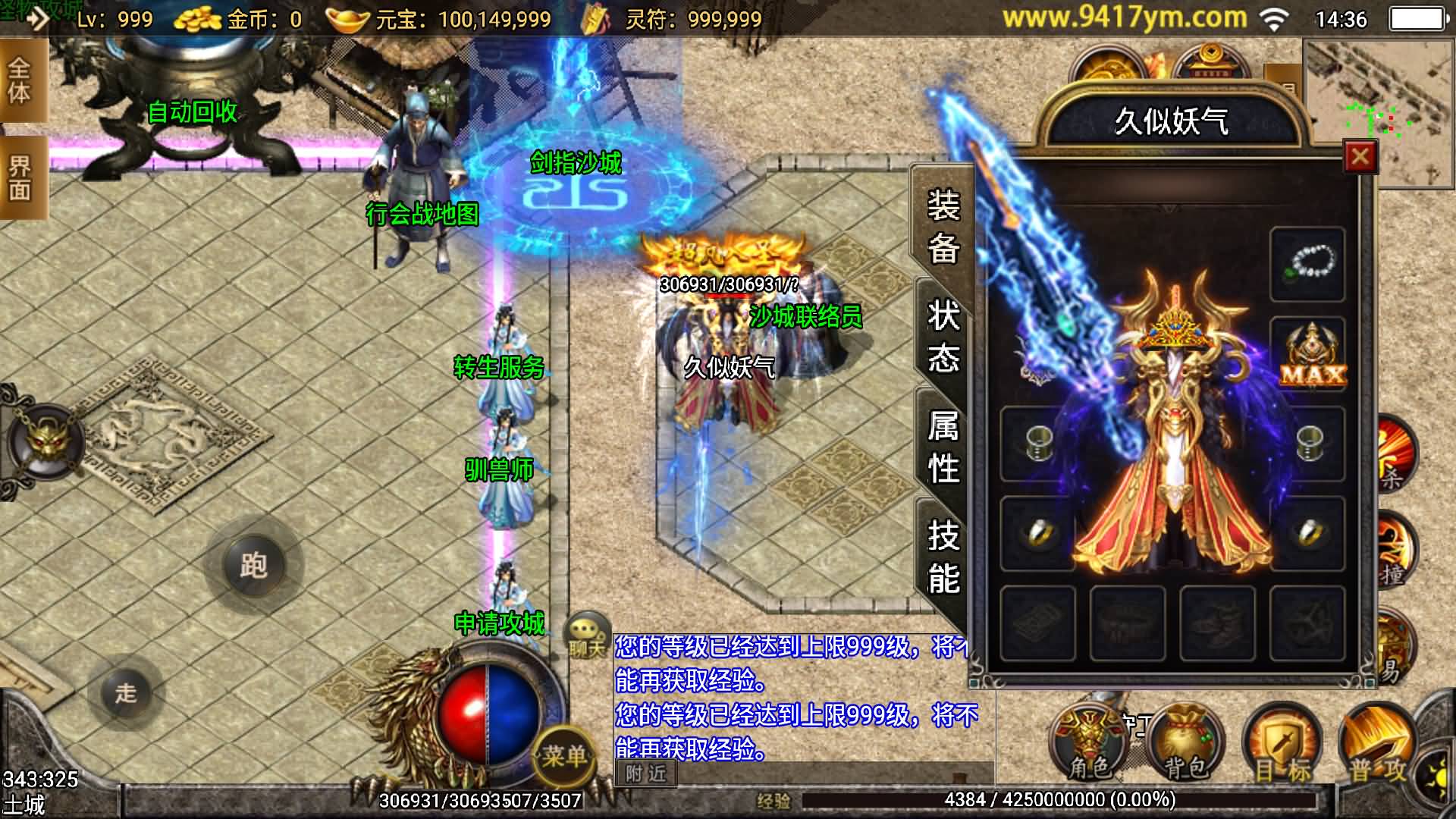Tap the 目标 target button
Screen dimensions: 1456x819
[x=1282, y=747]
